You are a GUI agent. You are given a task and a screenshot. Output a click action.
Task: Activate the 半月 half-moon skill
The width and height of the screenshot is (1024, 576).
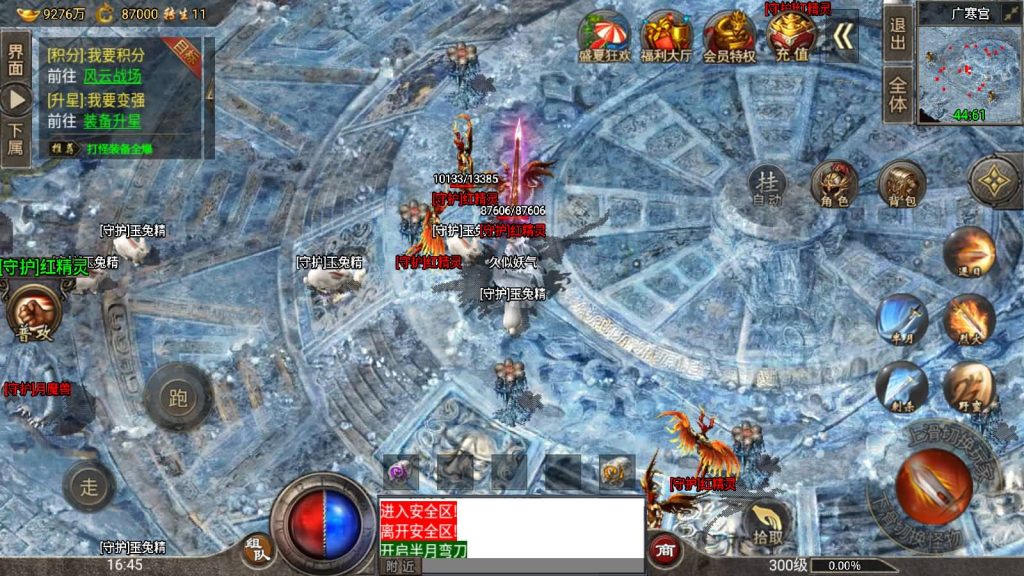[901, 320]
